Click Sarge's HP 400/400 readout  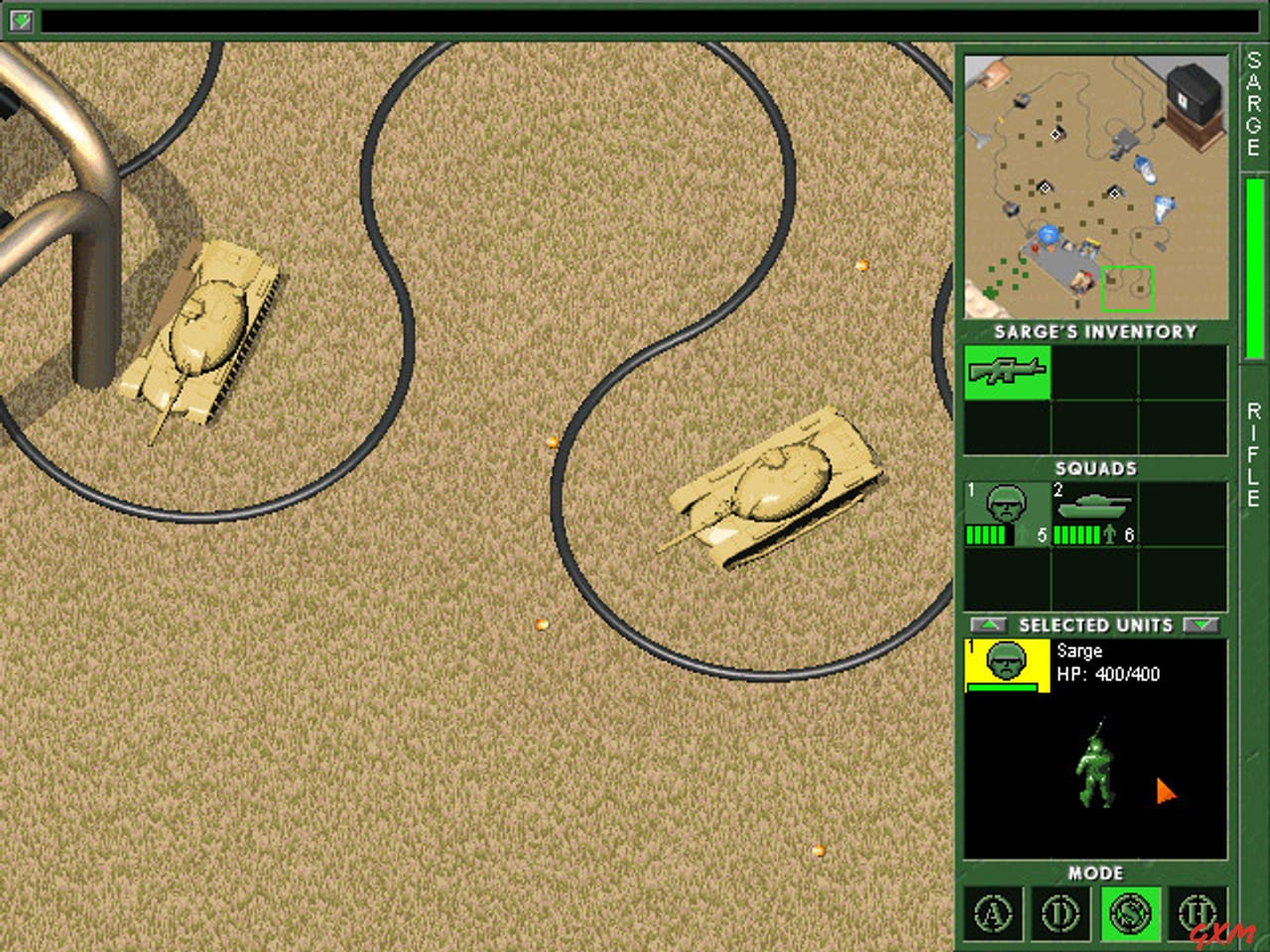[x=1109, y=673]
